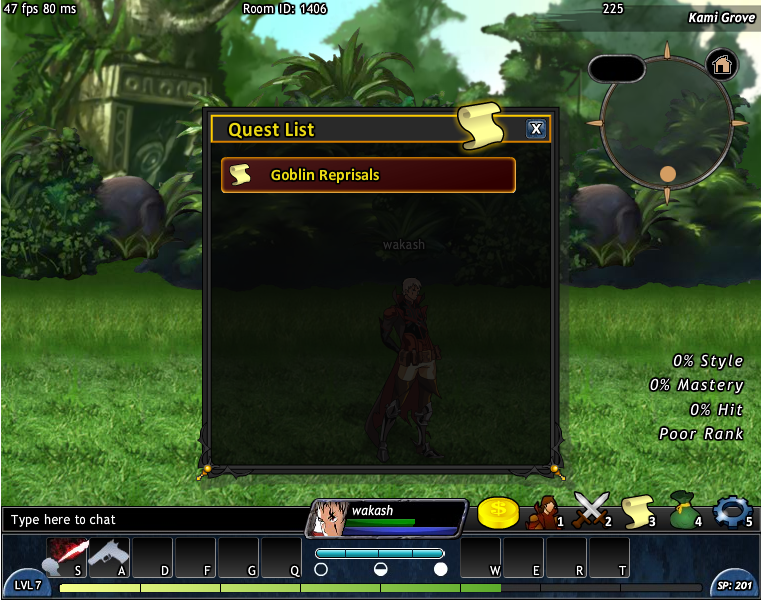The width and height of the screenshot is (762, 600).
Task: Toggle the quest scroll icon
Action: 637,511
